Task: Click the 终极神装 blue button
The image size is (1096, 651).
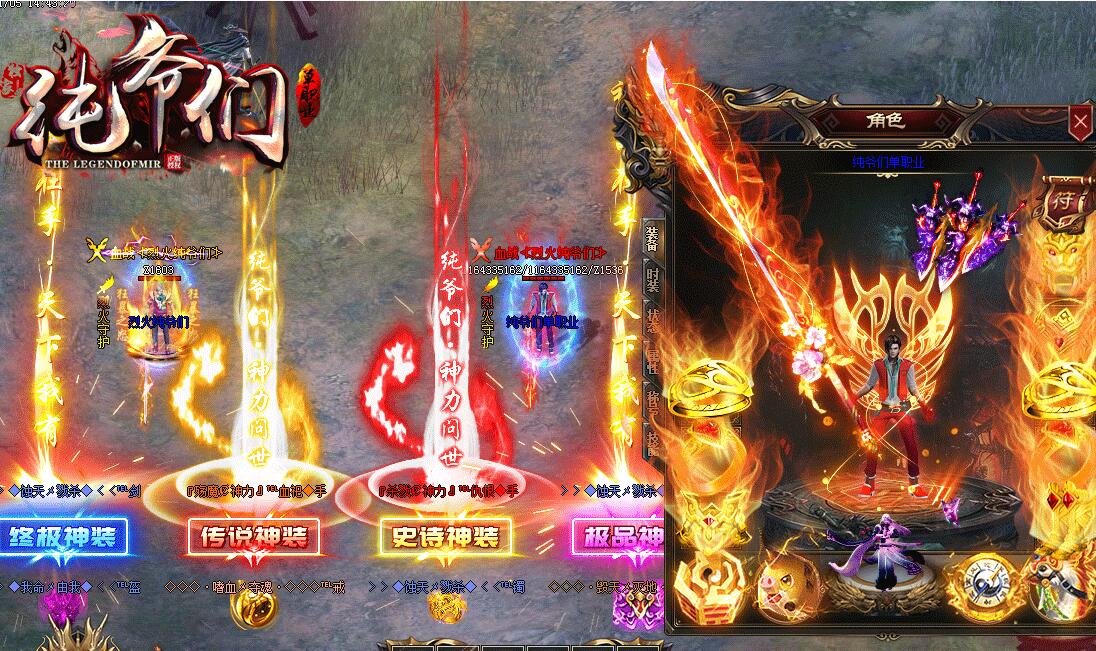Action: [x=64, y=537]
